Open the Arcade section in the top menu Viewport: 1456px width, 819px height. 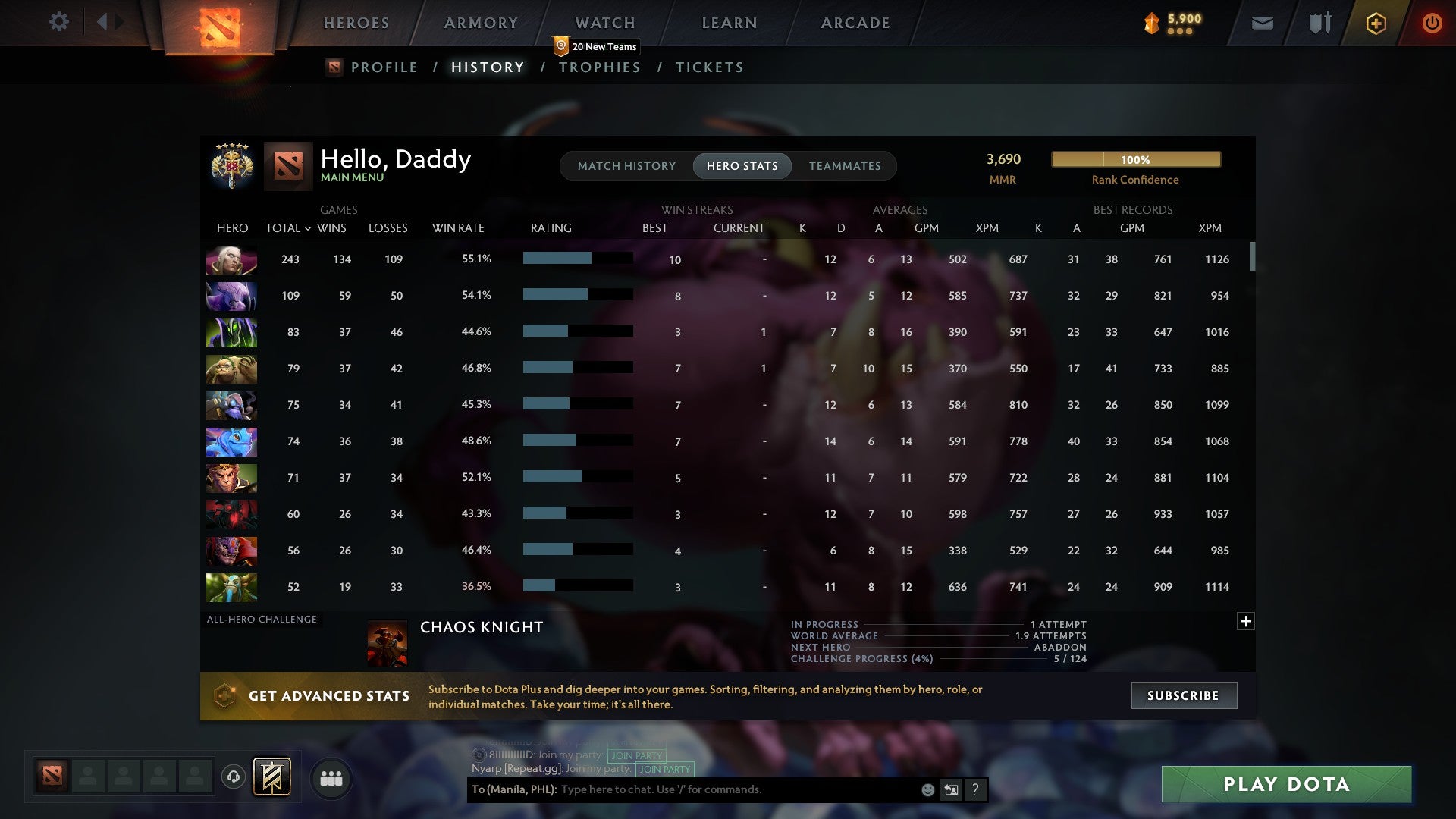[855, 22]
